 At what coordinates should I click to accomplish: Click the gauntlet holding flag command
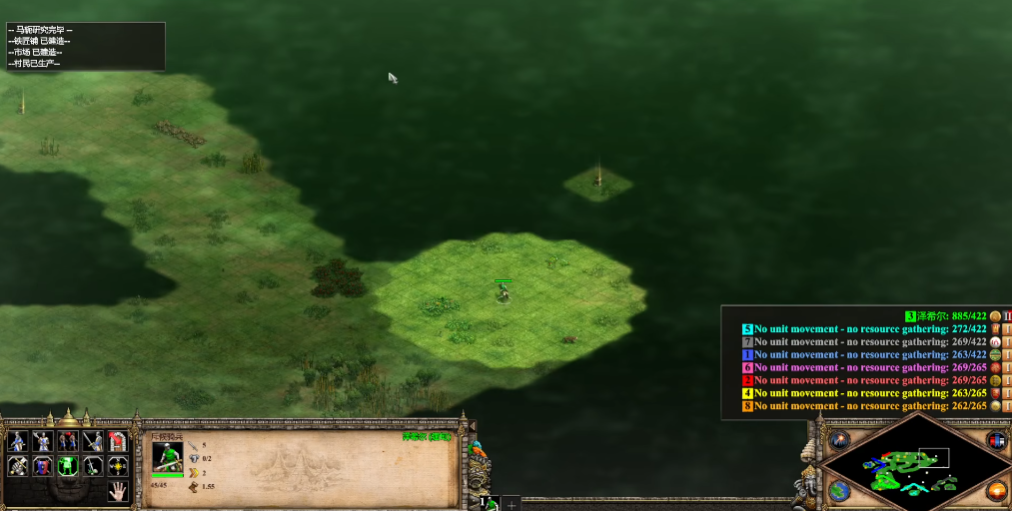click(18, 466)
